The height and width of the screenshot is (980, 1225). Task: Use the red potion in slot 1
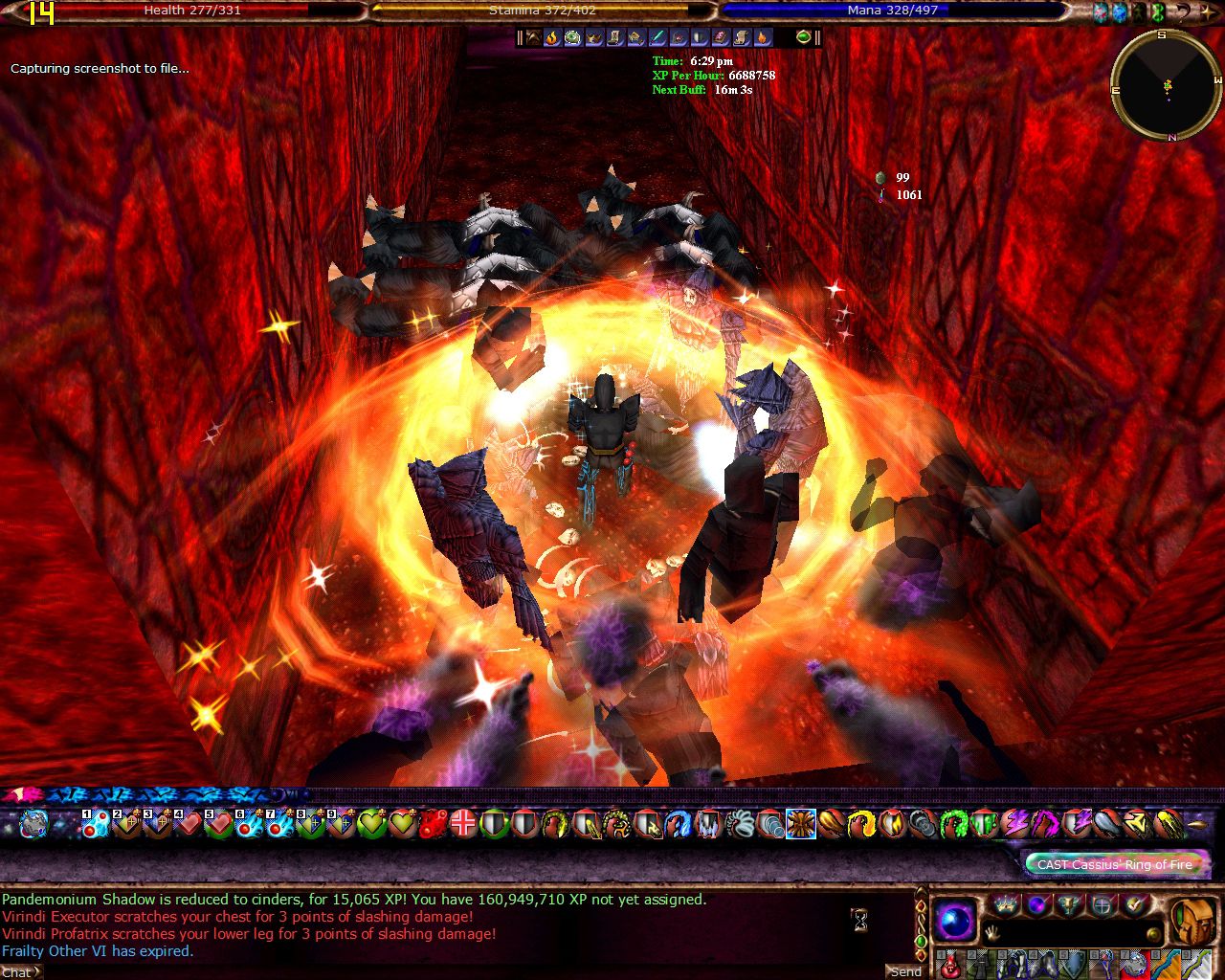coord(949,965)
